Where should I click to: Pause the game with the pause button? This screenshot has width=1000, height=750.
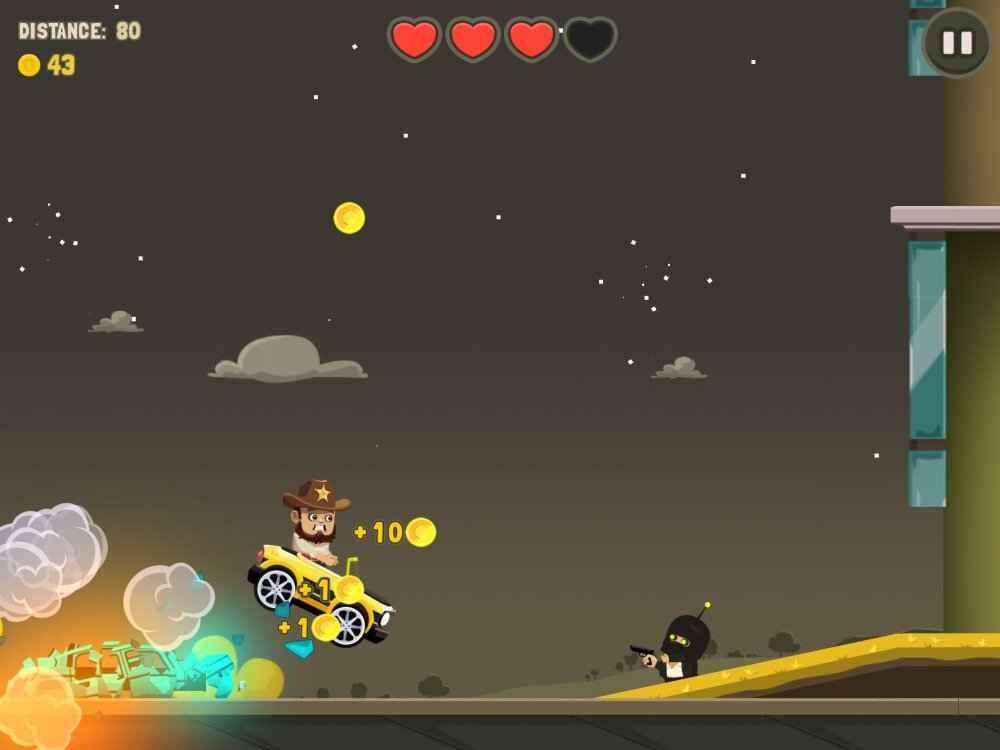(957, 43)
